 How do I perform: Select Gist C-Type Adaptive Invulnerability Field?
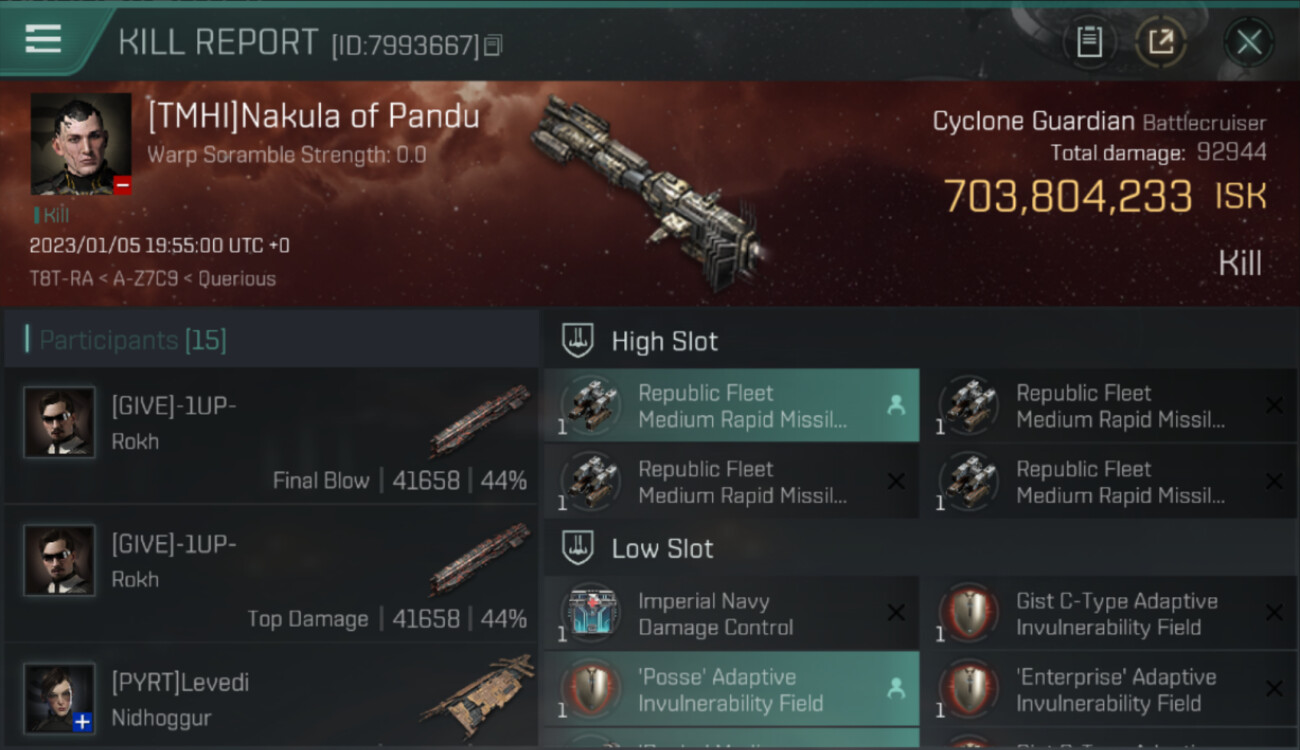(1108, 614)
